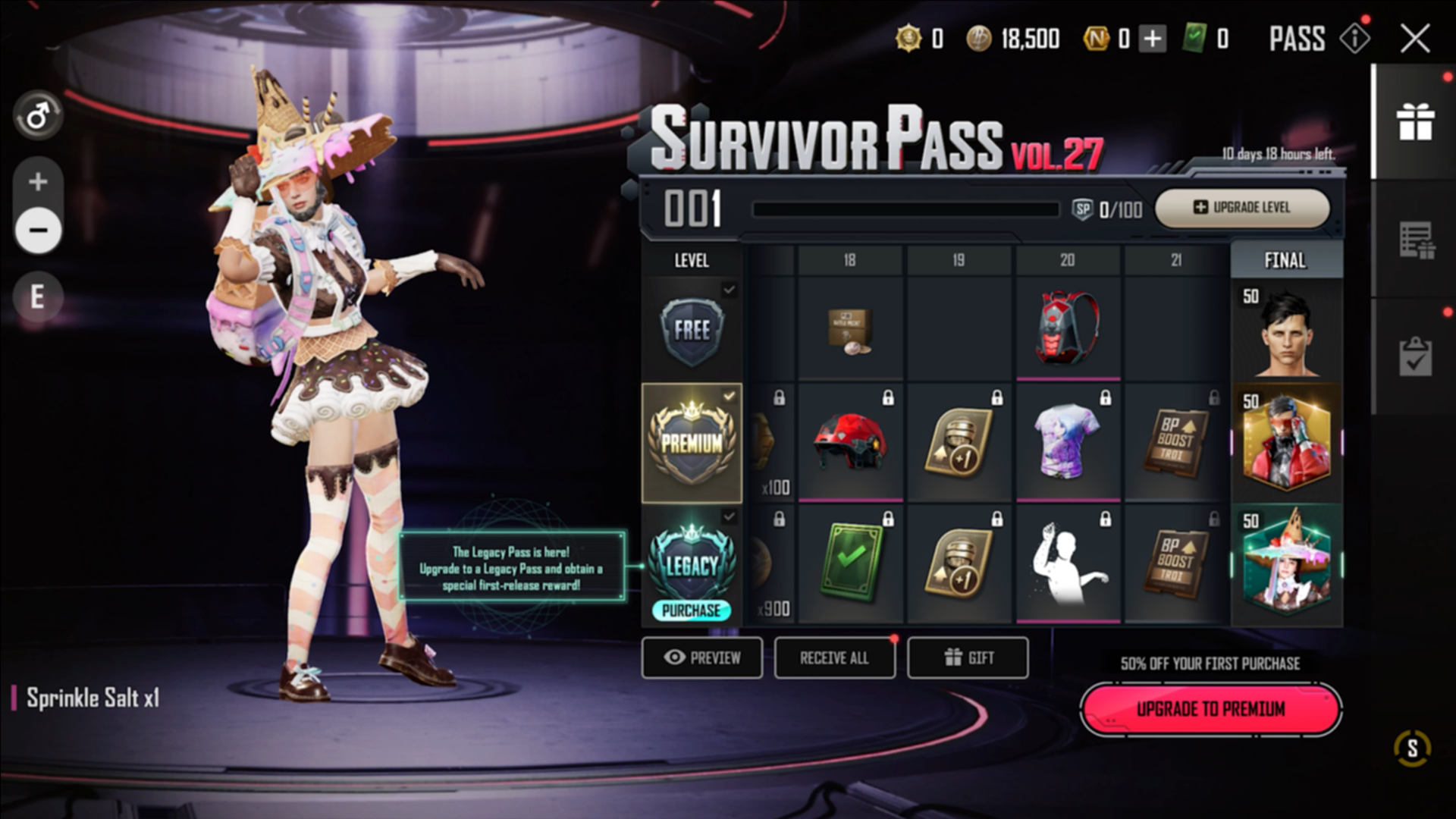Click the plus icon to add NC currency
Viewport: 1456px width, 819px height.
pyautogui.click(x=1153, y=39)
